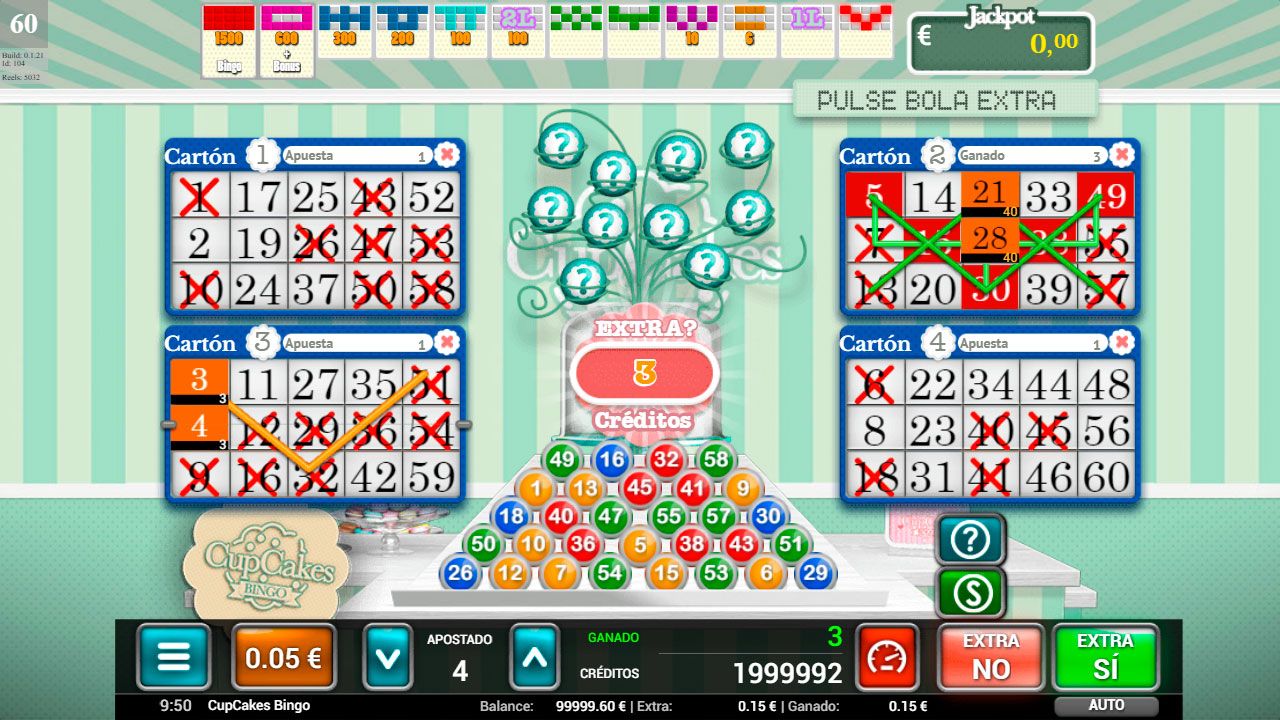The image size is (1280, 720).
Task: Disable Cartón 1 with its flower X
Action: (448, 154)
